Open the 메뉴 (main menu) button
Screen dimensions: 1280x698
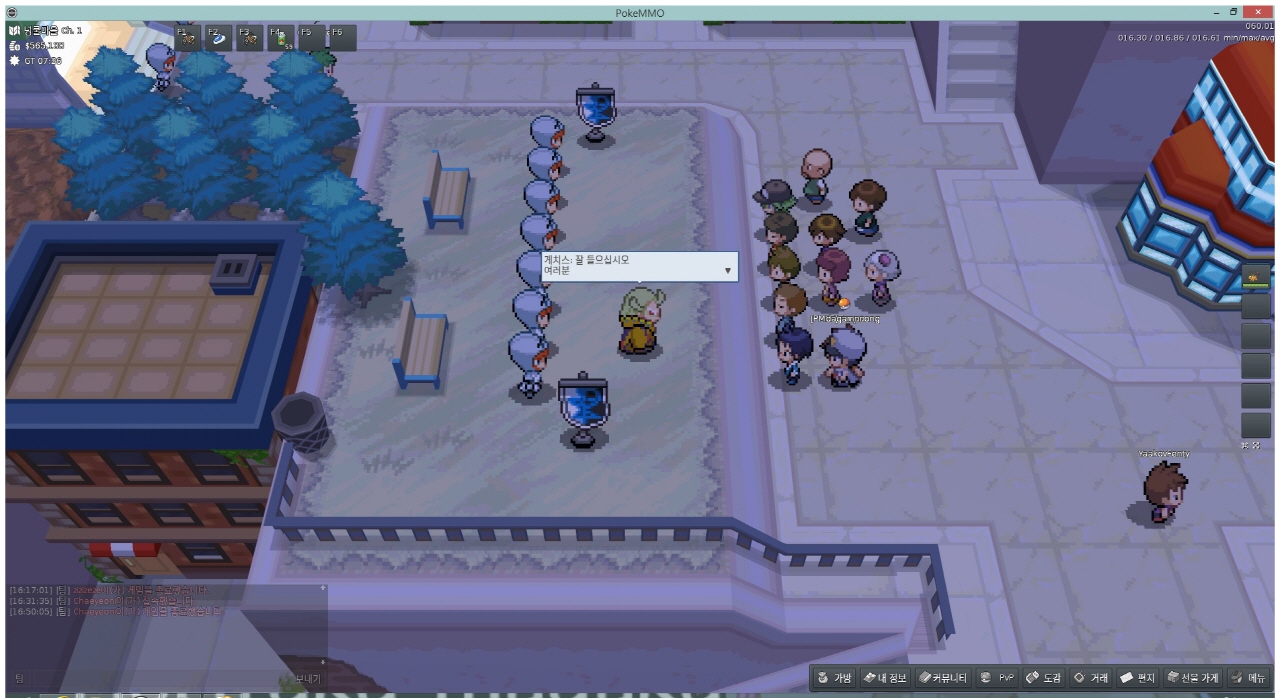click(1249, 678)
